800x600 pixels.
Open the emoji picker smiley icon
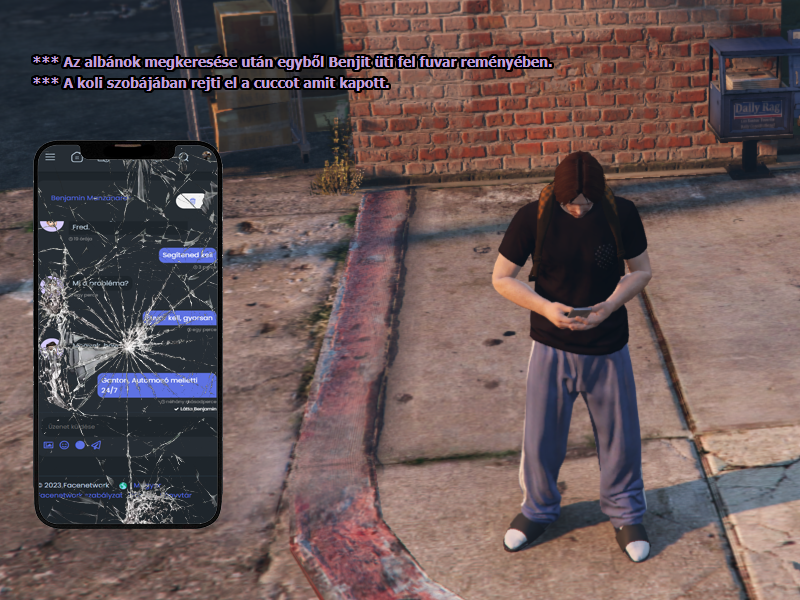point(65,445)
